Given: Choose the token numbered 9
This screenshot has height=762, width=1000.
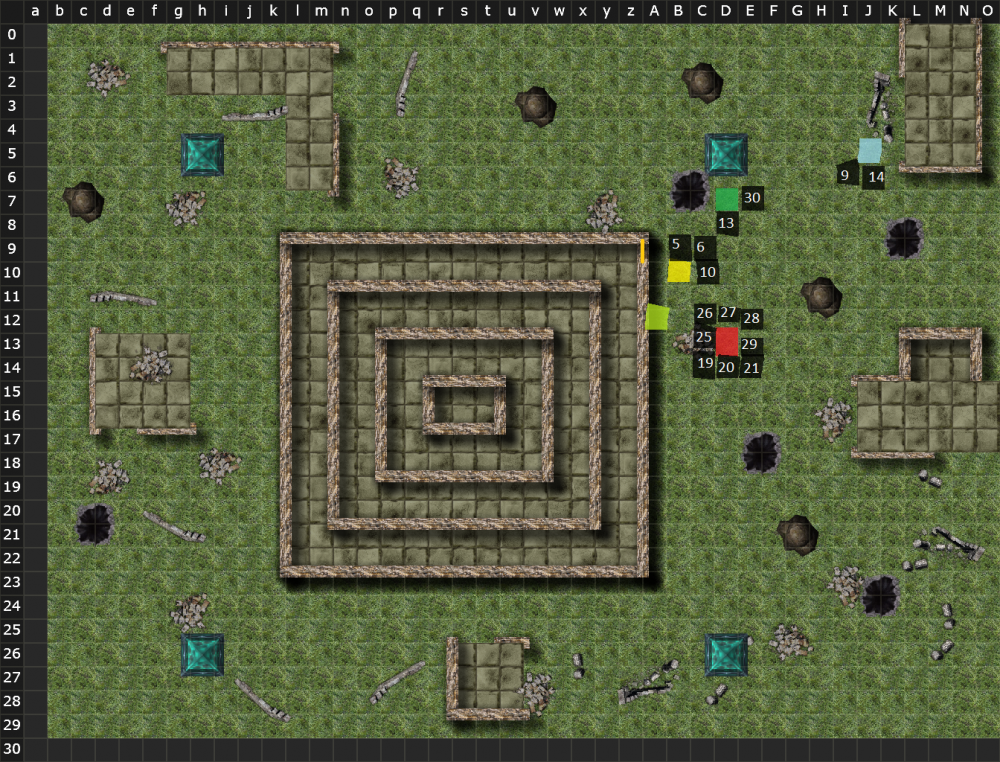Looking at the screenshot, I should [x=845, y=176].
